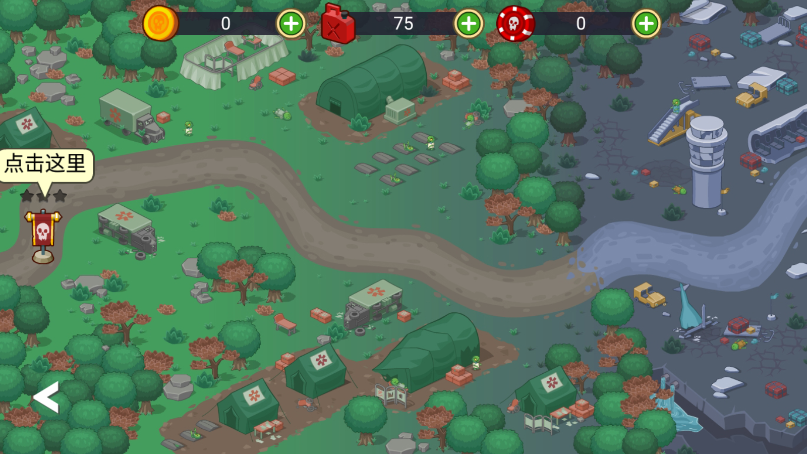Screen dimensions: 807x454
Task: Select the red skull banner level marker
Action: (x=43, y=234)
